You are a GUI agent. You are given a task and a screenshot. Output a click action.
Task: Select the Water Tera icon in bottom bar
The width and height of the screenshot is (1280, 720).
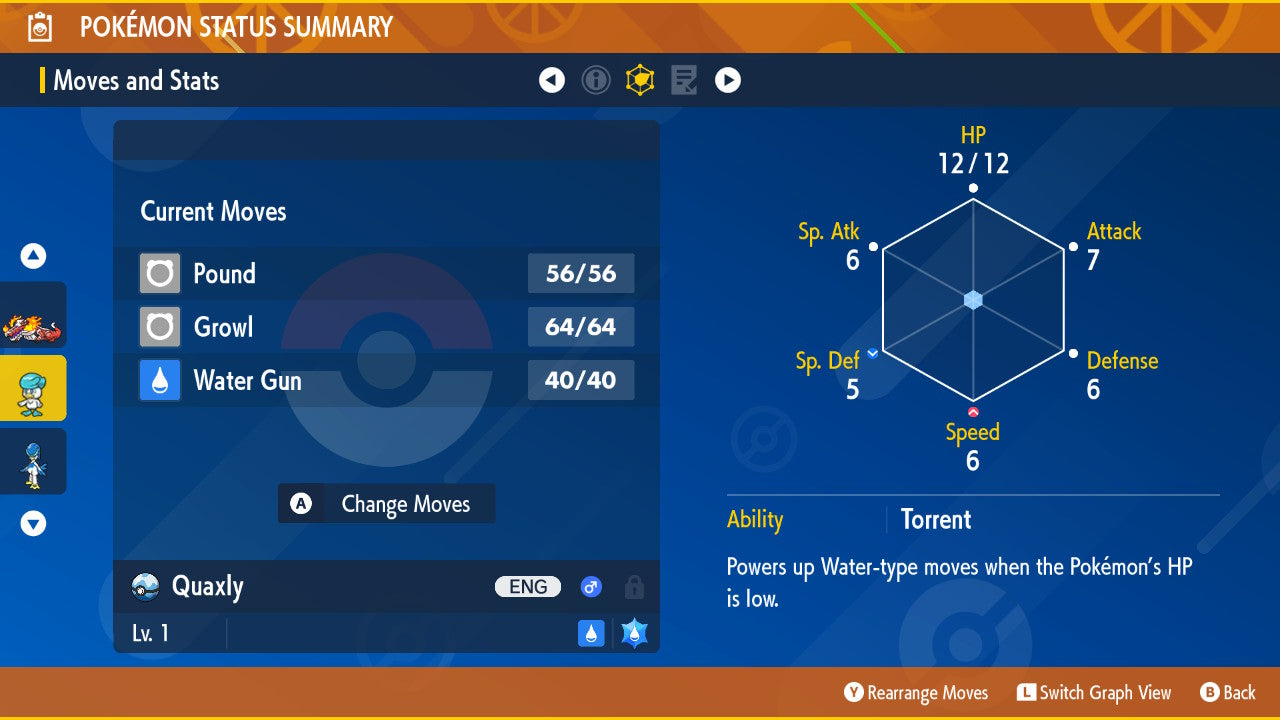(x=634, y=632)
